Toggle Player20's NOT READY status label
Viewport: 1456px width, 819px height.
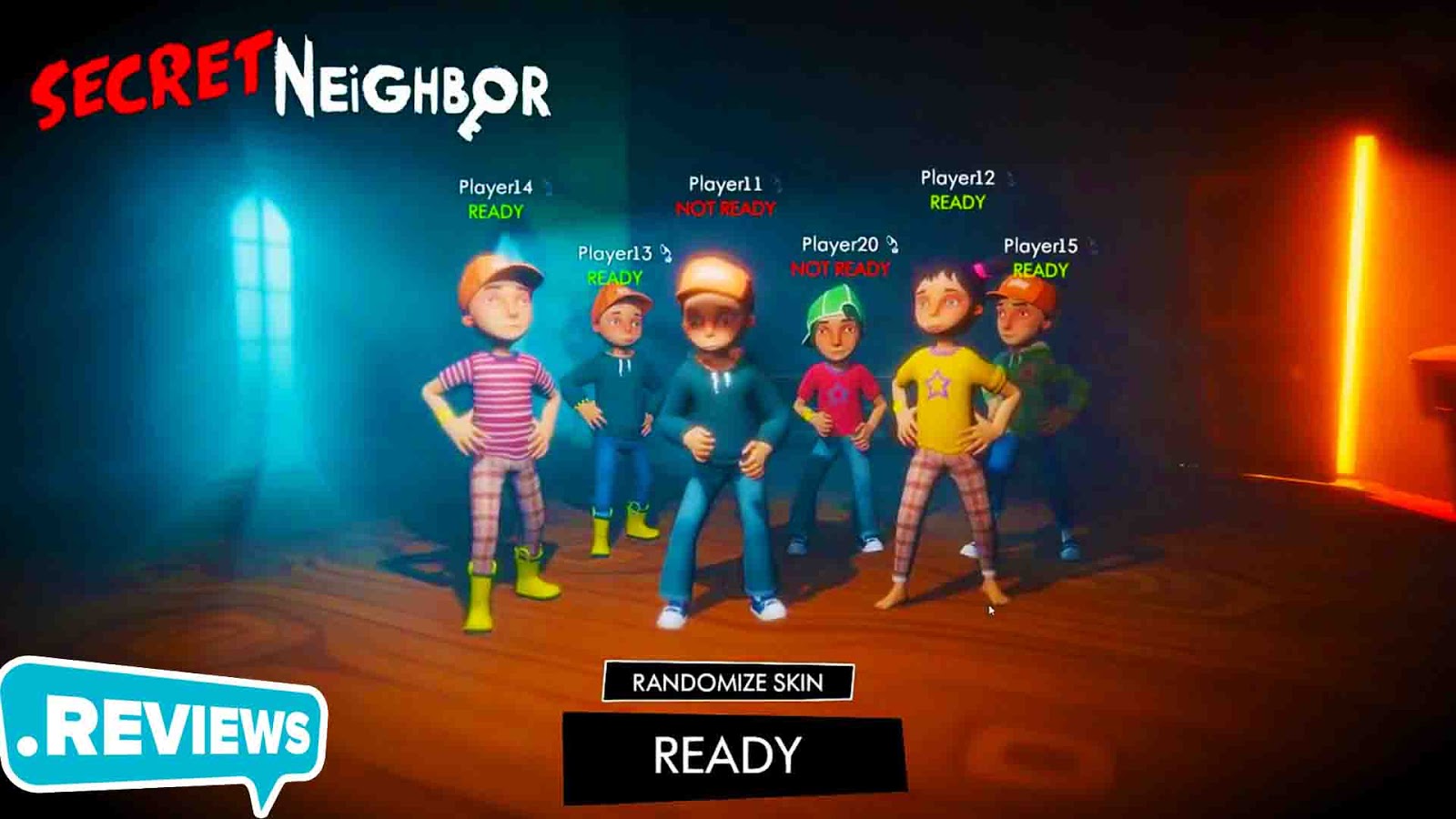(x=838, y=269)
